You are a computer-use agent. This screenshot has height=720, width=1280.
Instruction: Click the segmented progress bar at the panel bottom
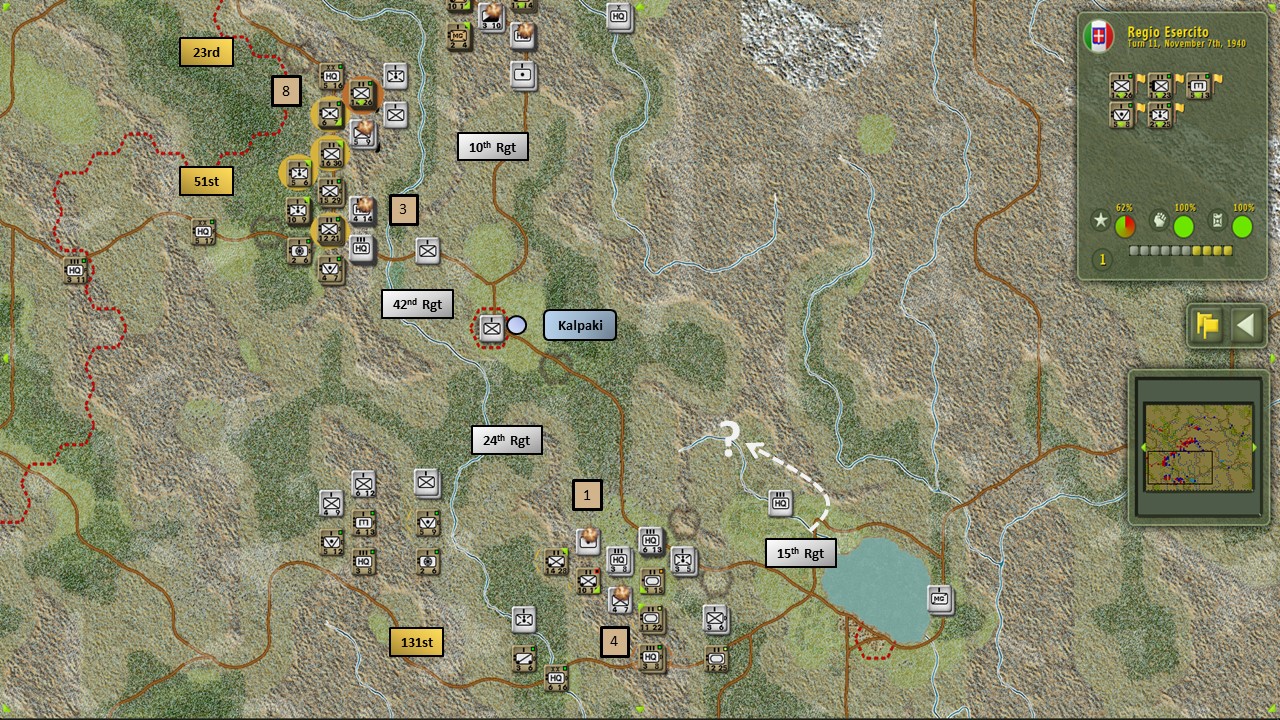(x=1181, y=249)
